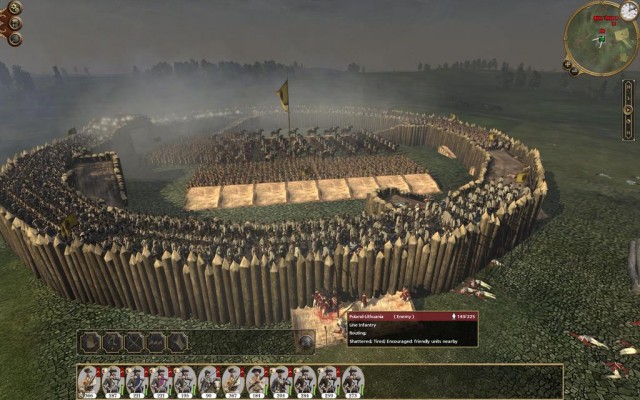Click the circular battlefield minimap
This screenshot has width=640, height=400.
(600, 37)
